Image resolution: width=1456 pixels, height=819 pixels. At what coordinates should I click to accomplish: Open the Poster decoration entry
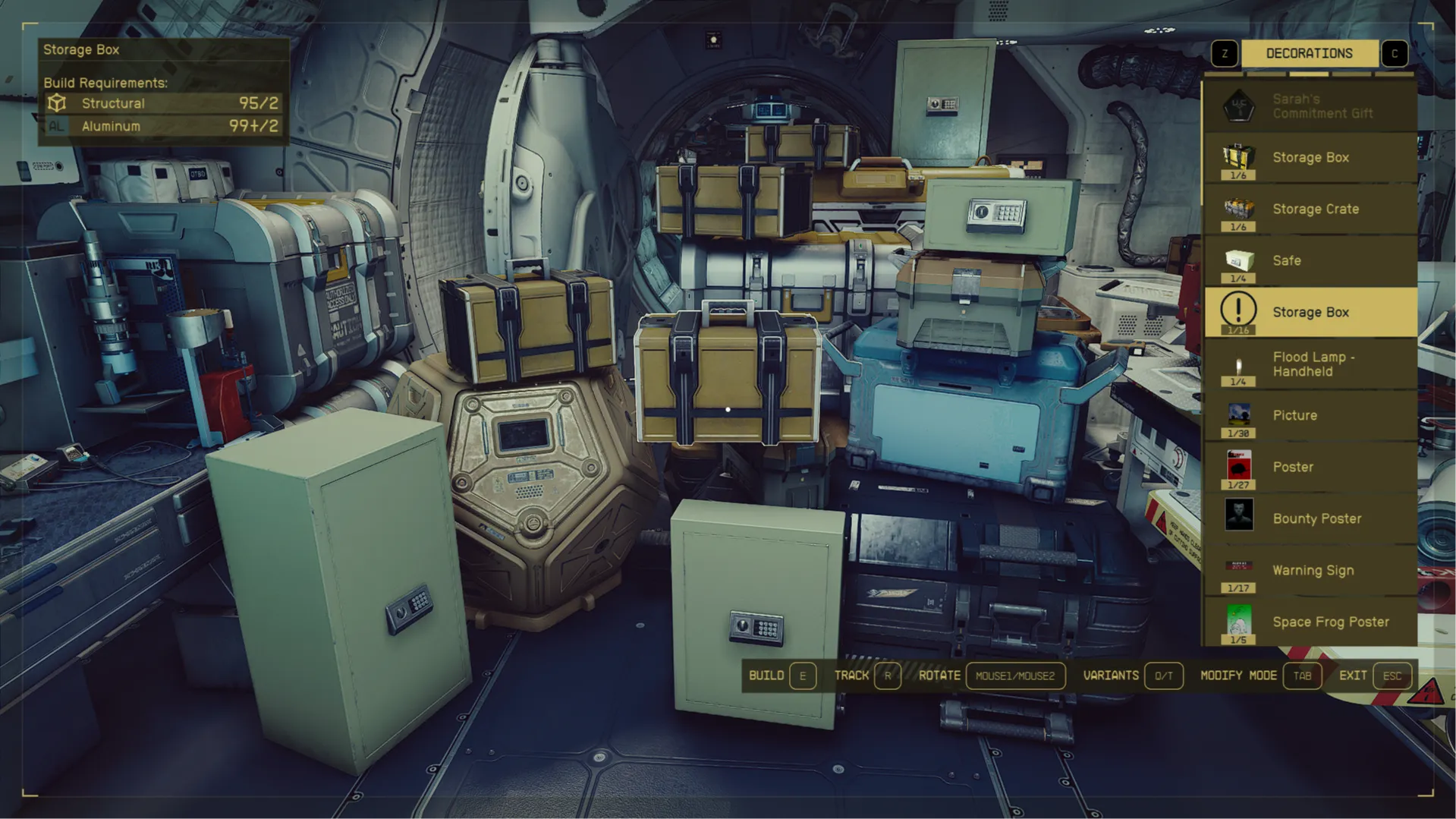point(1310,468)
